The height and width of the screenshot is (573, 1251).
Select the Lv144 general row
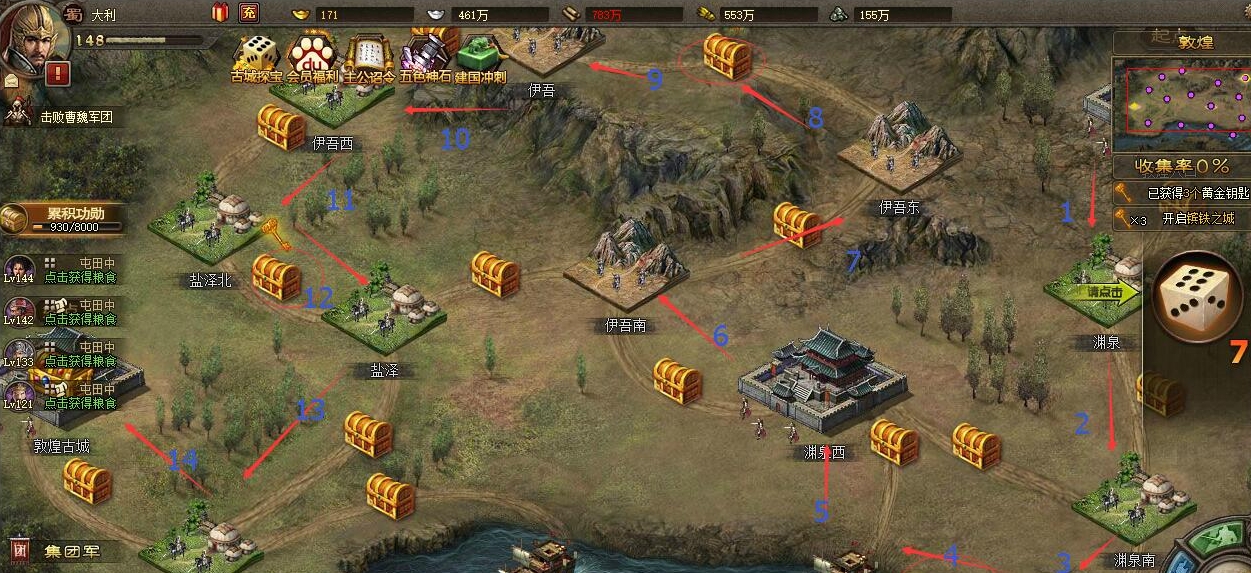(60, 269)
